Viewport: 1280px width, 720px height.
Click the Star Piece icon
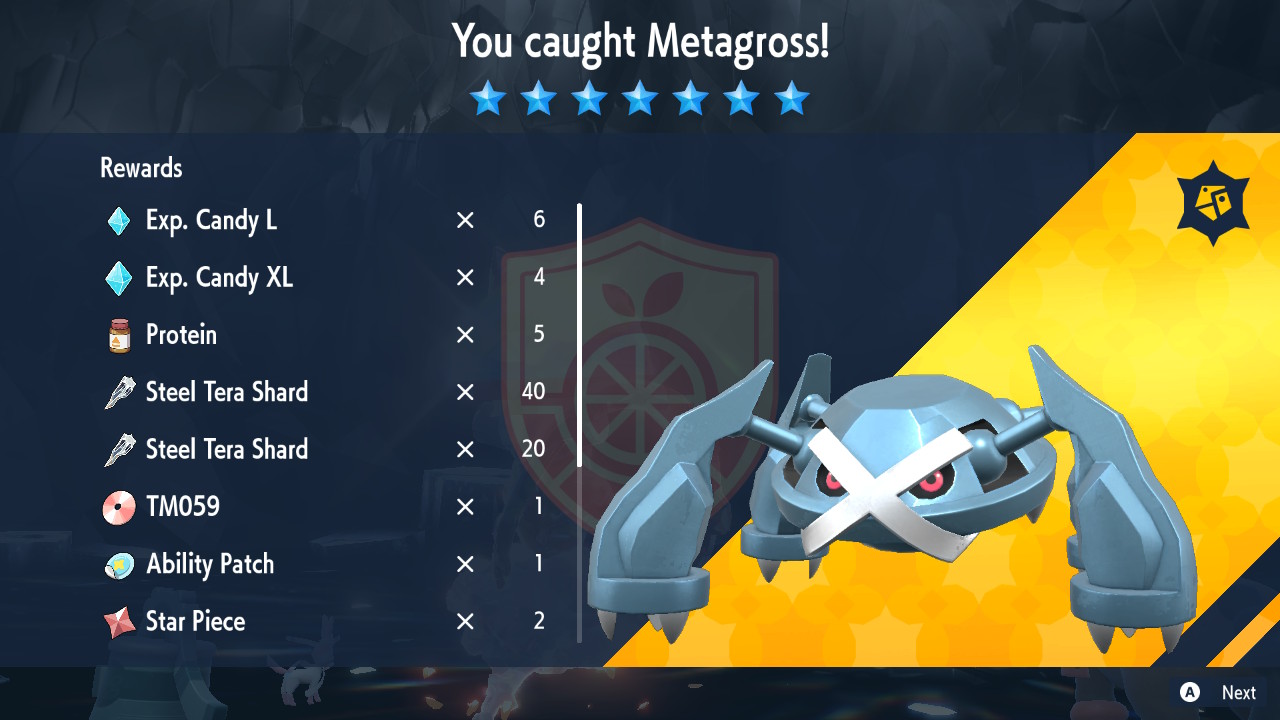point(120,621)
